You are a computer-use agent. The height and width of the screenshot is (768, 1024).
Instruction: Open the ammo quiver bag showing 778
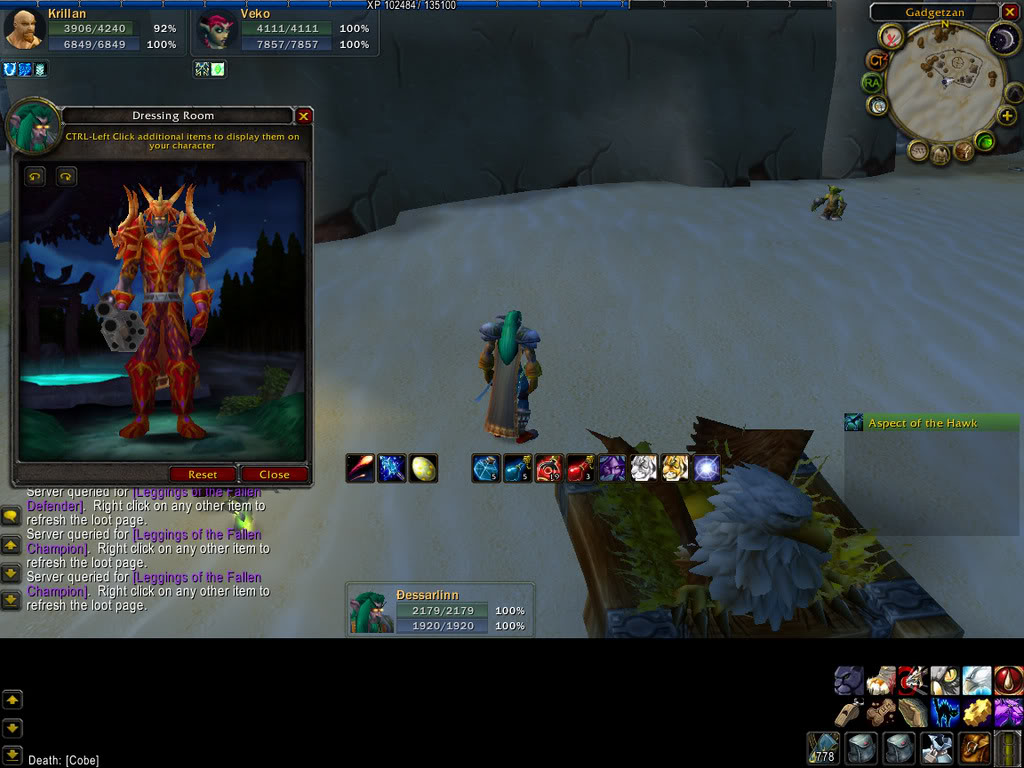824,748
